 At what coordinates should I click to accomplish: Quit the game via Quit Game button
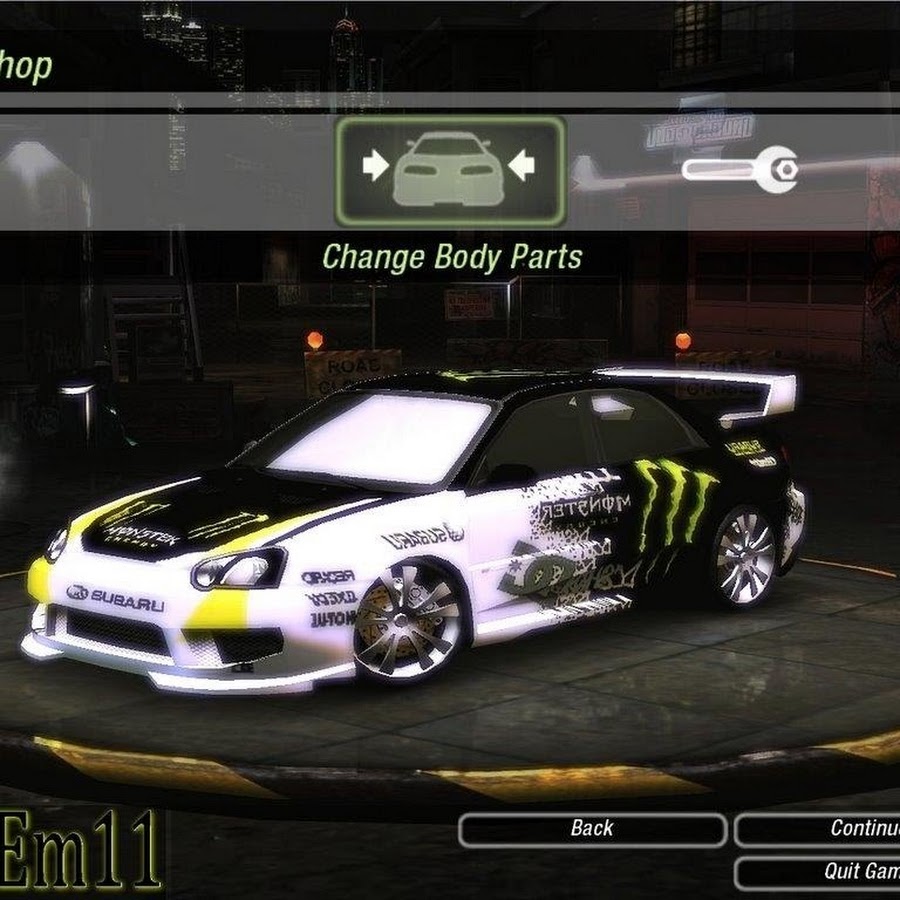click(x=818, y=872)
